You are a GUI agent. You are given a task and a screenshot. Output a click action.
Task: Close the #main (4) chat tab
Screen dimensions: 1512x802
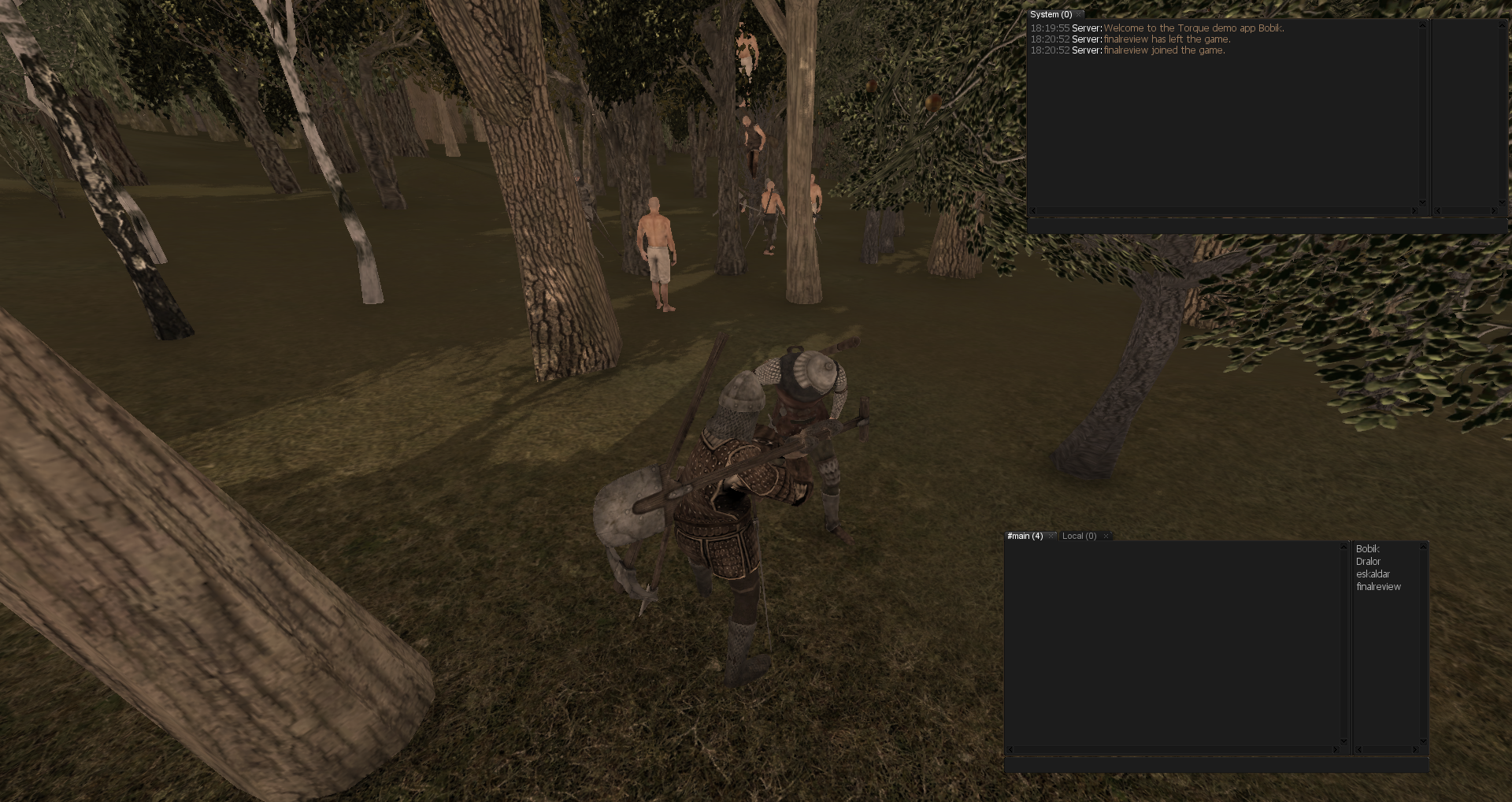(1051, 536)
